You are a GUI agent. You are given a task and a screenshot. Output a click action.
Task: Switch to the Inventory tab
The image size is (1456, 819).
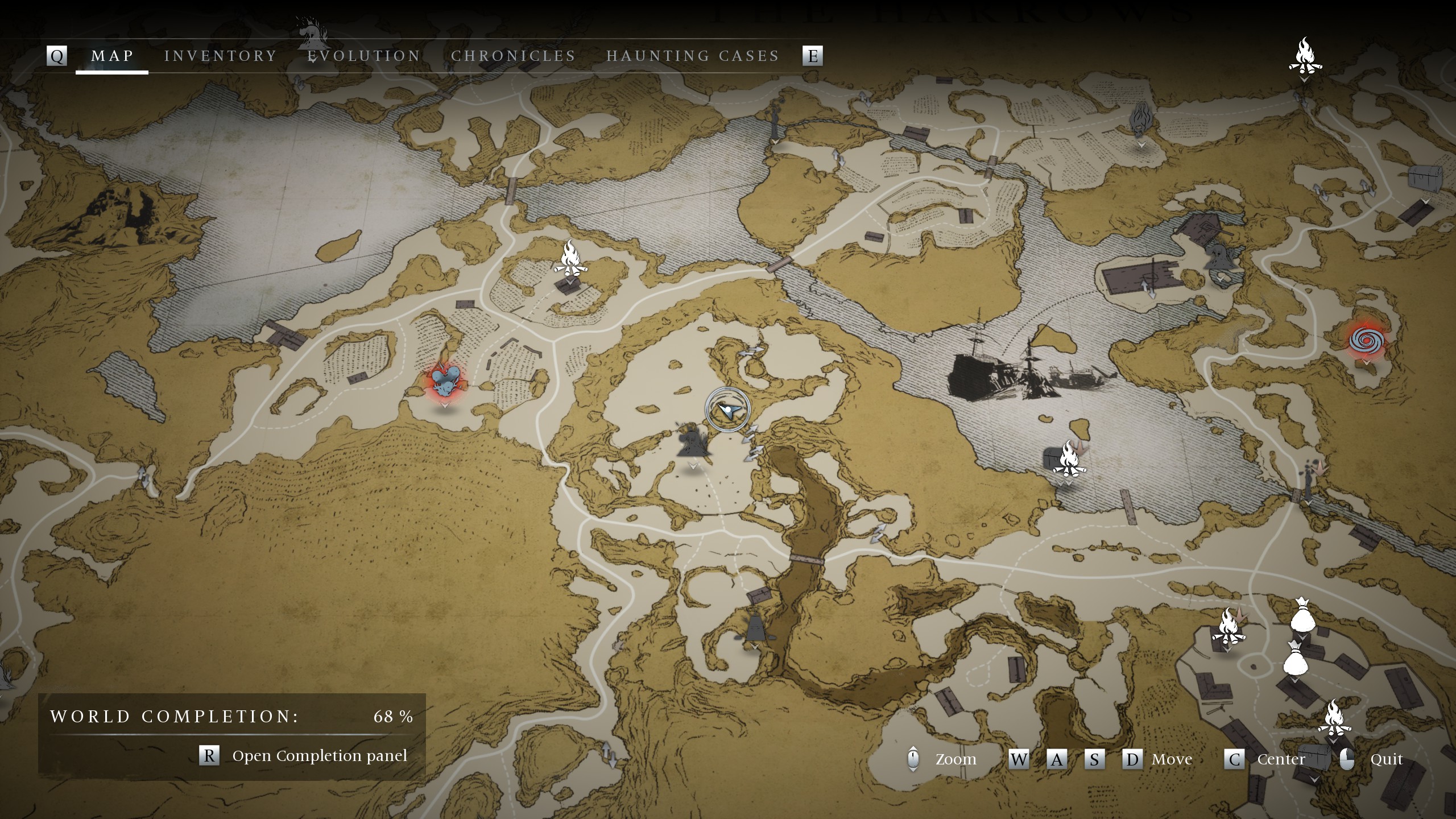click(x=221, y=56)
